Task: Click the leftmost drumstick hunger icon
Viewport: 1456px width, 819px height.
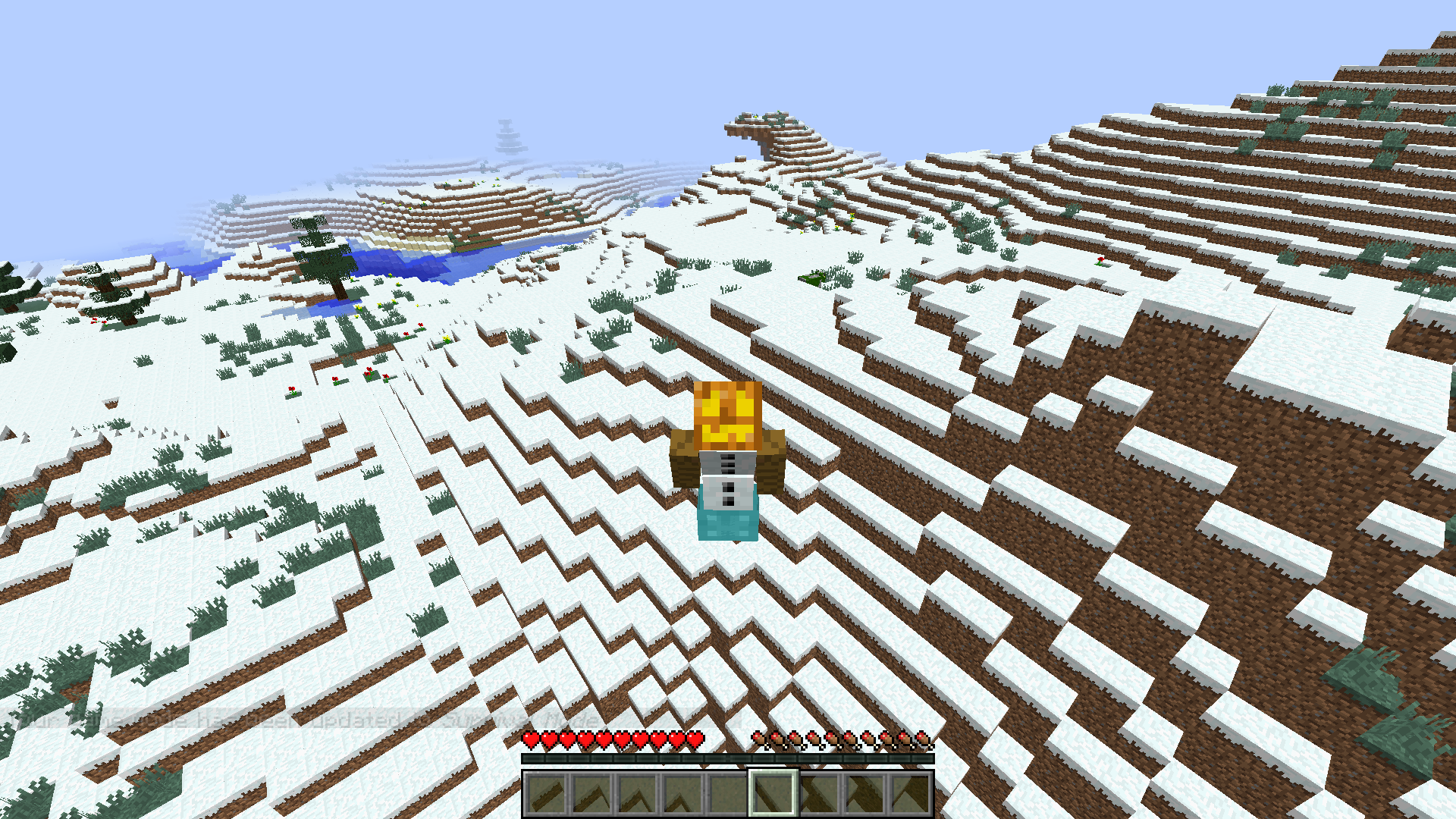Action: click(x=758, y=739)
